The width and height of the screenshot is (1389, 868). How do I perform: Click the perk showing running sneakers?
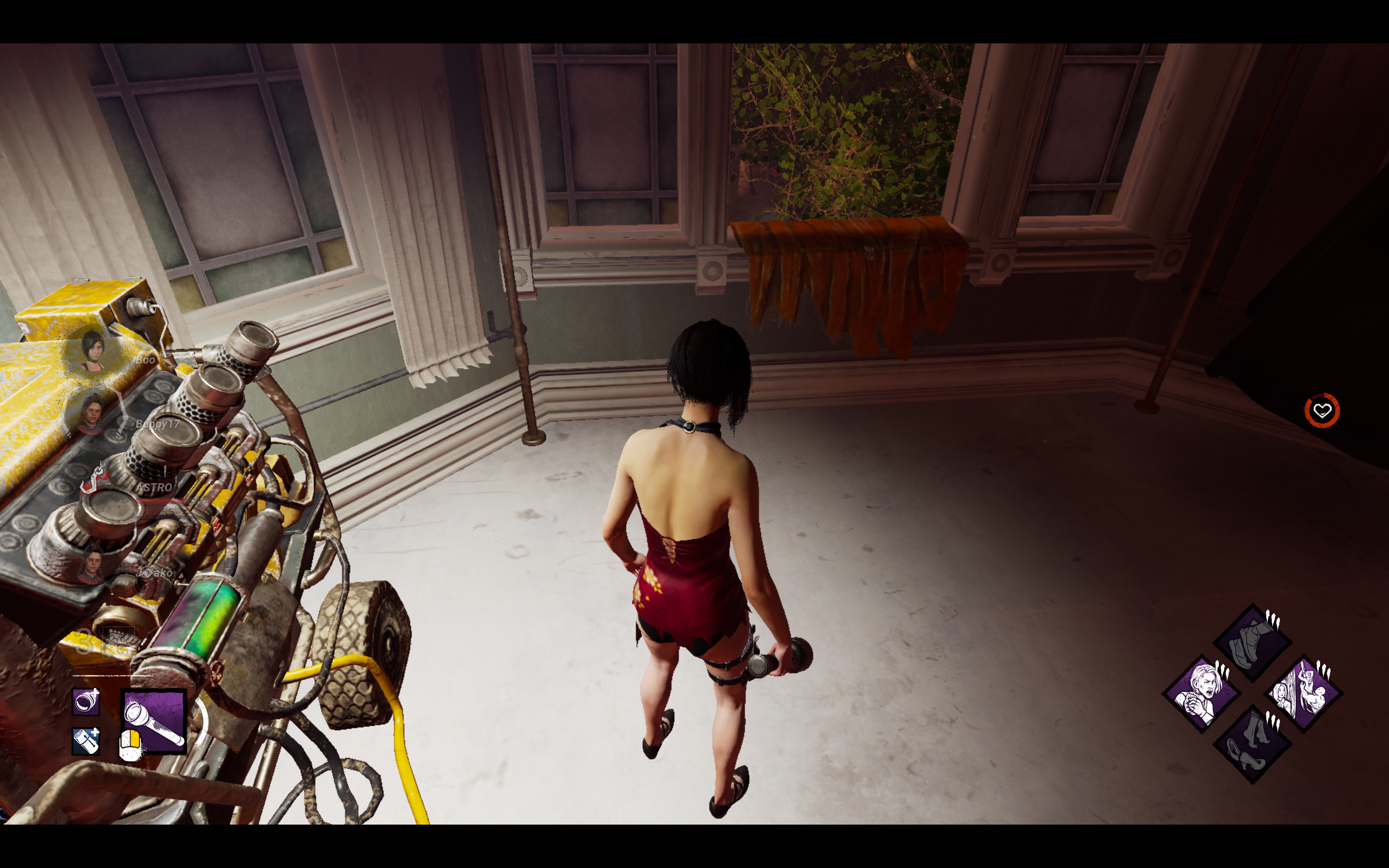pos(1253,643)
